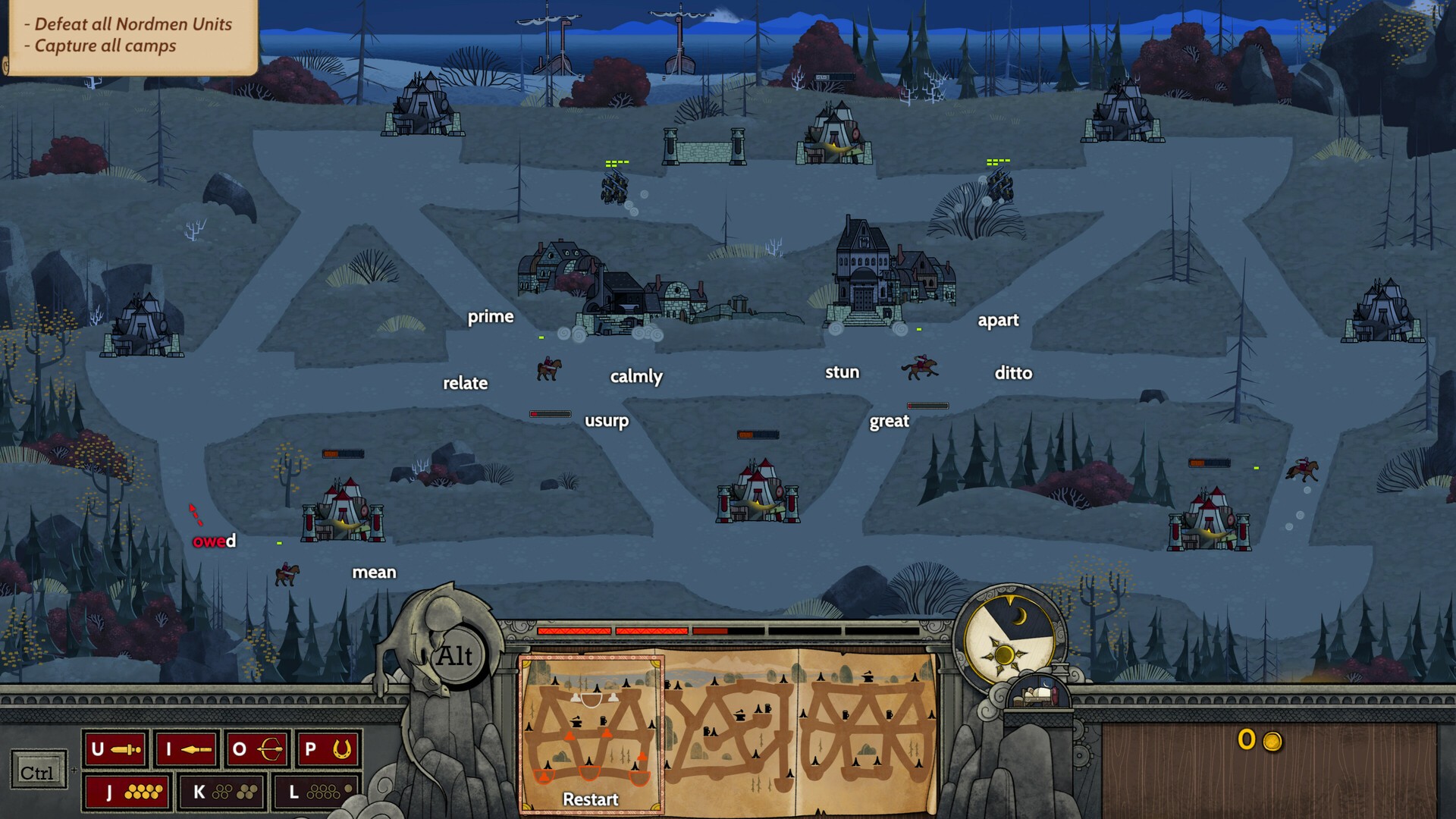Click the word 'usurp' on the battlefield
The image size is (1456, 819).
tap(607, 421)
